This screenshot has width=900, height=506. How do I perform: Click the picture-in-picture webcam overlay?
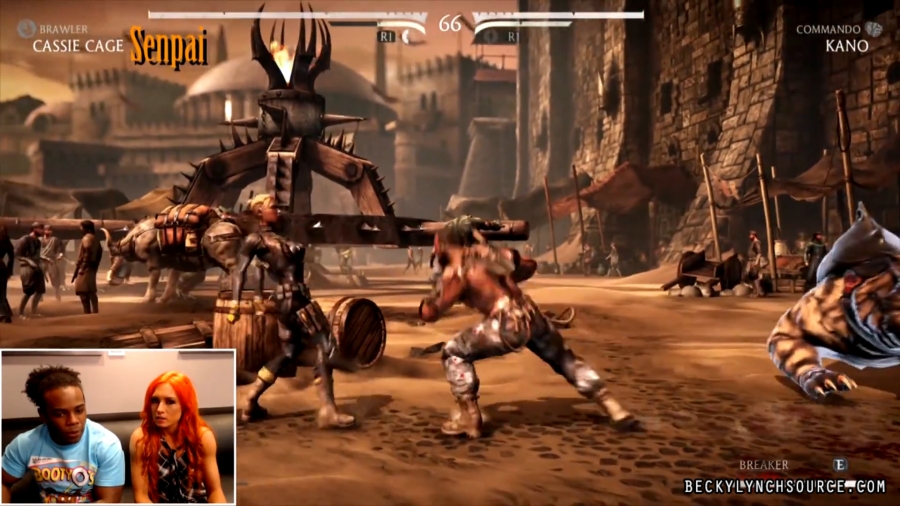[x=118, y=426]
